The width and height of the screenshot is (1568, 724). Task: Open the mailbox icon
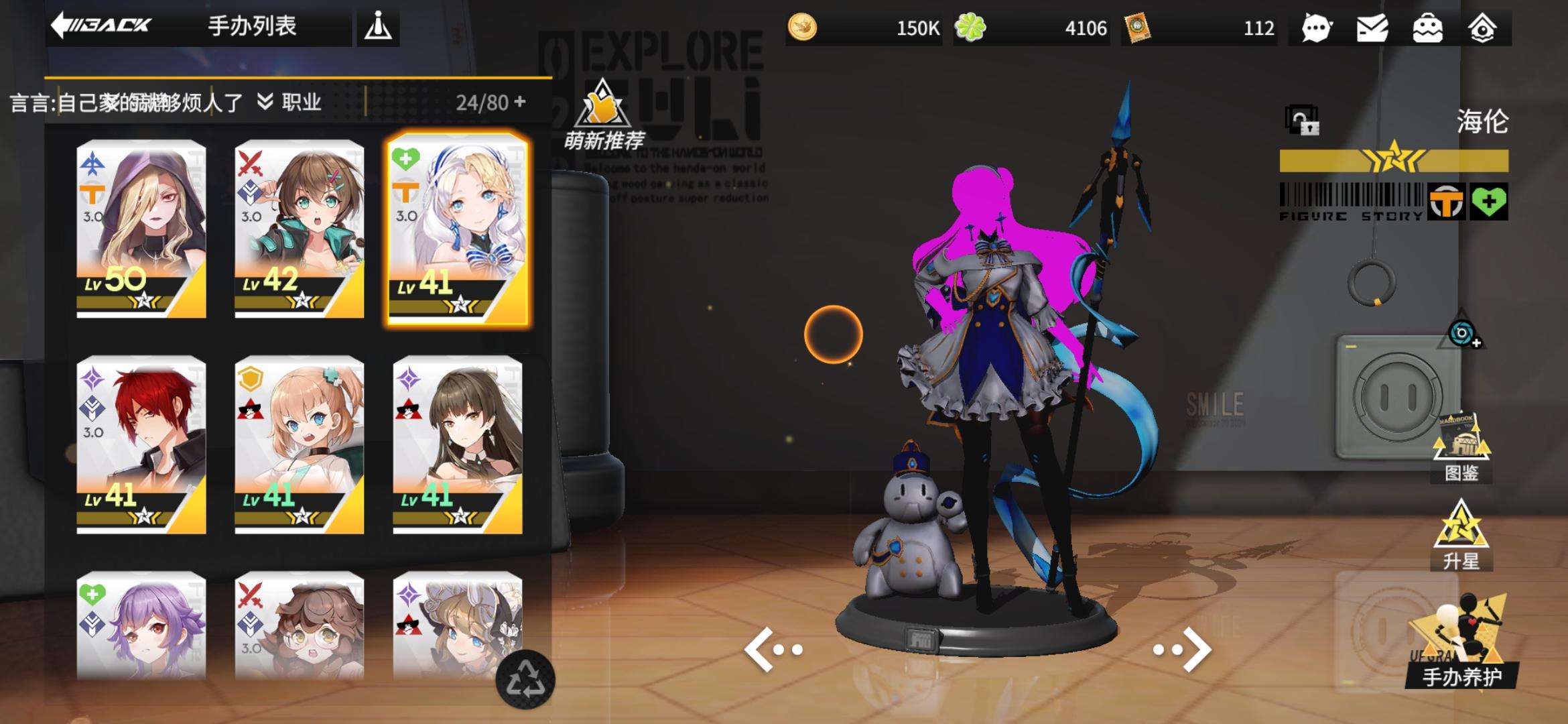tap(1371, 28)
